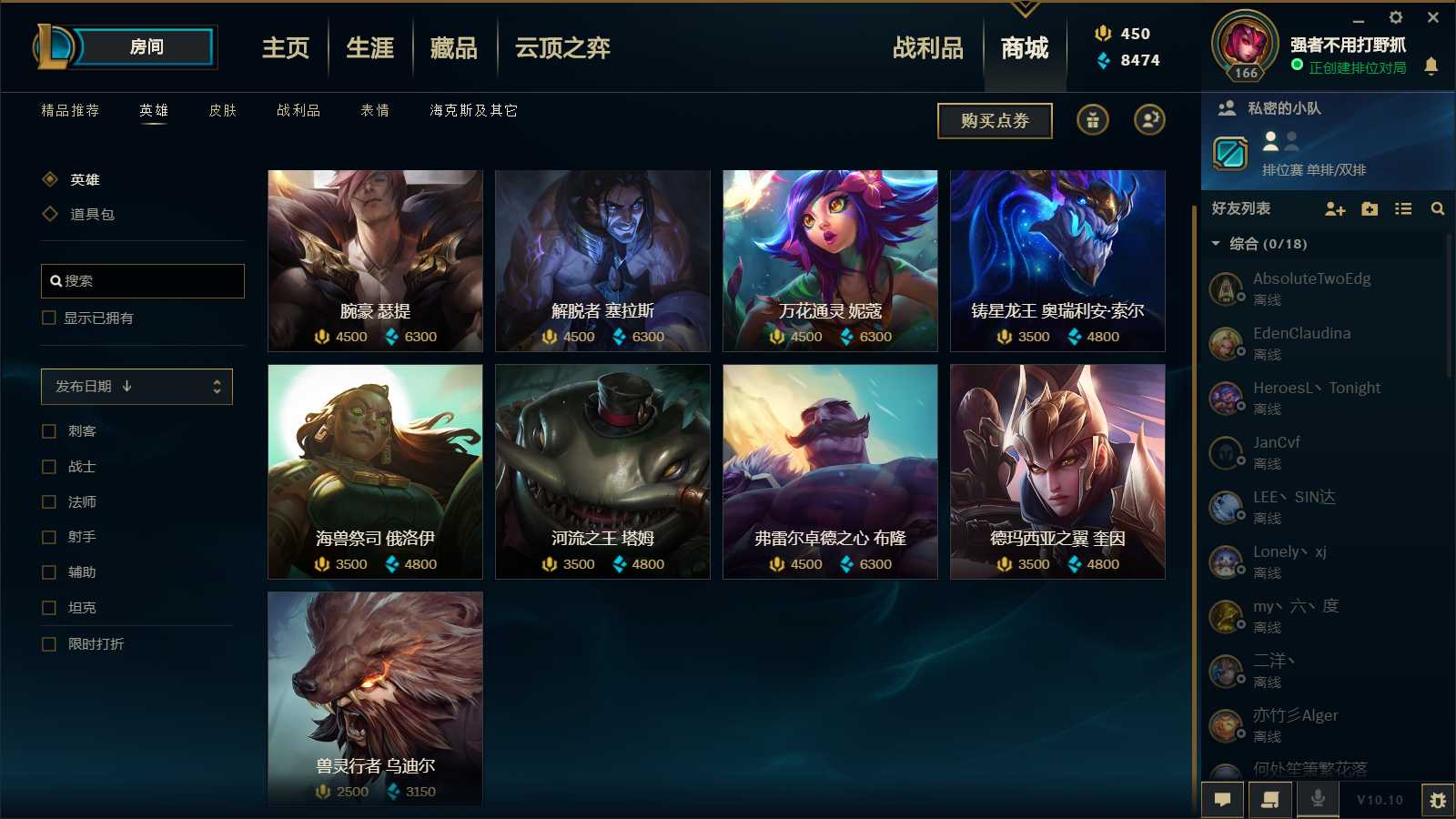This screenshot has width=1456, height=819.
Task: Click the create friend group folder icon
Action: pyautogui.click(x=1369, y=209)
